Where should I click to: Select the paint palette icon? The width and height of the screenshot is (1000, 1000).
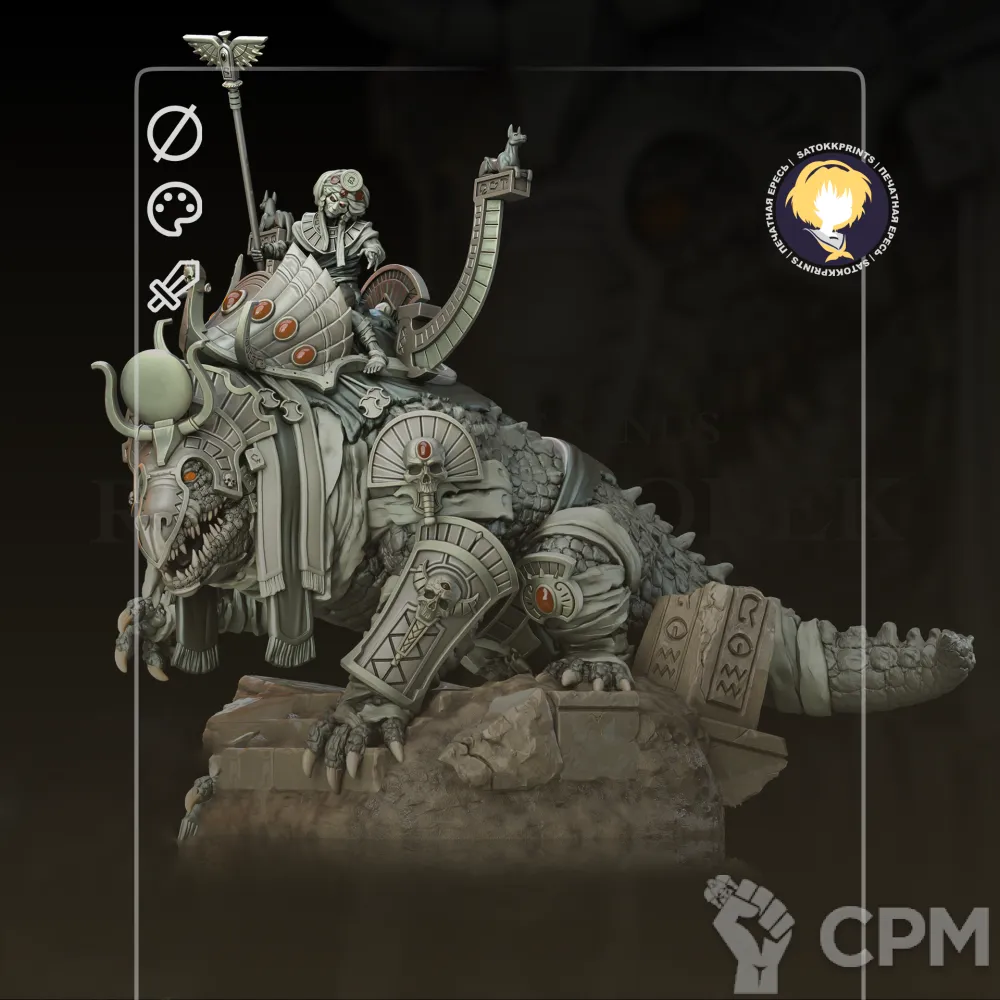175,210
